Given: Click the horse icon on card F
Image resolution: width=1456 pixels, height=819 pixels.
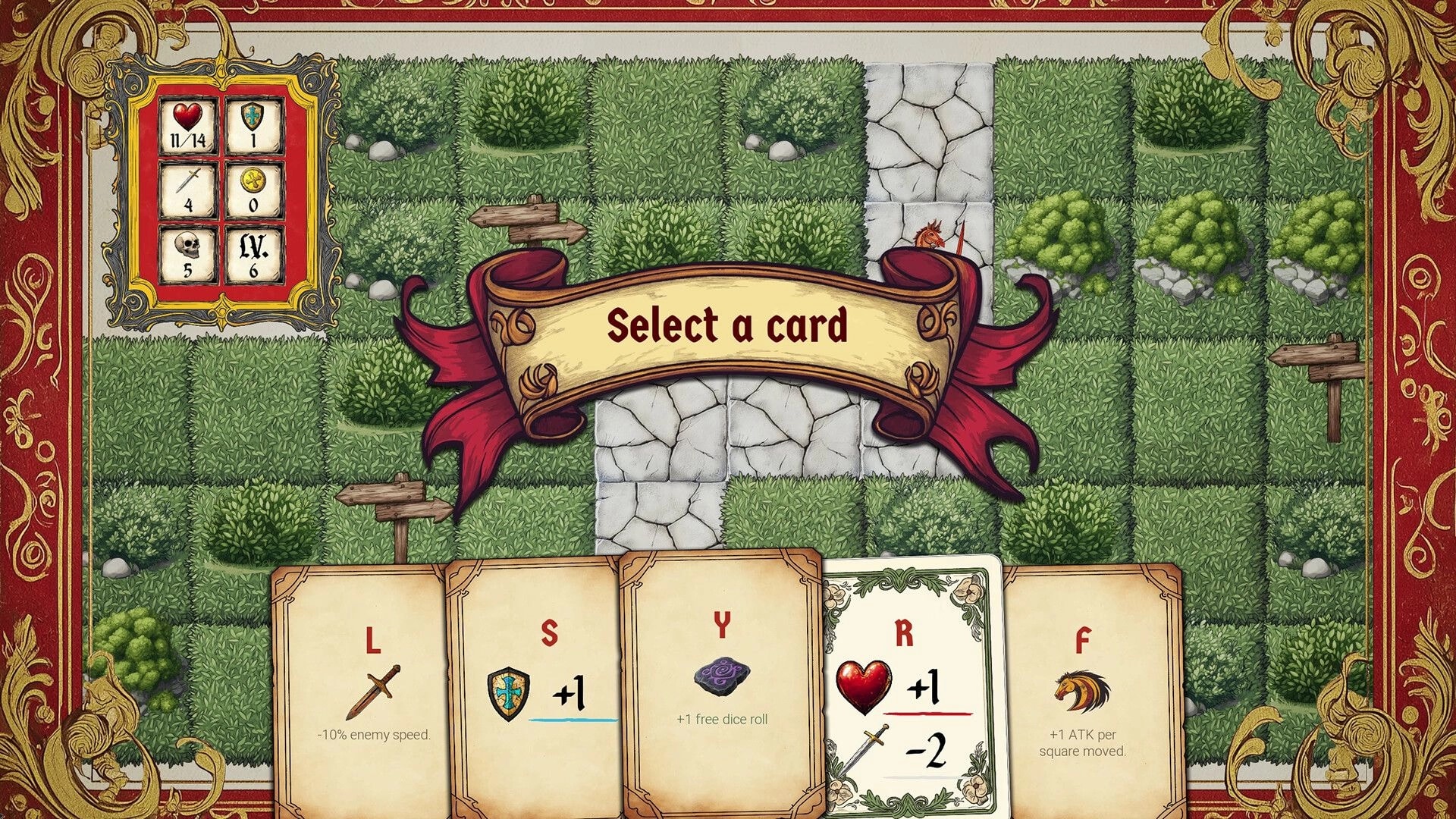Looking at the screenshot, I should pyautogui.click(x=1081, y=692).
